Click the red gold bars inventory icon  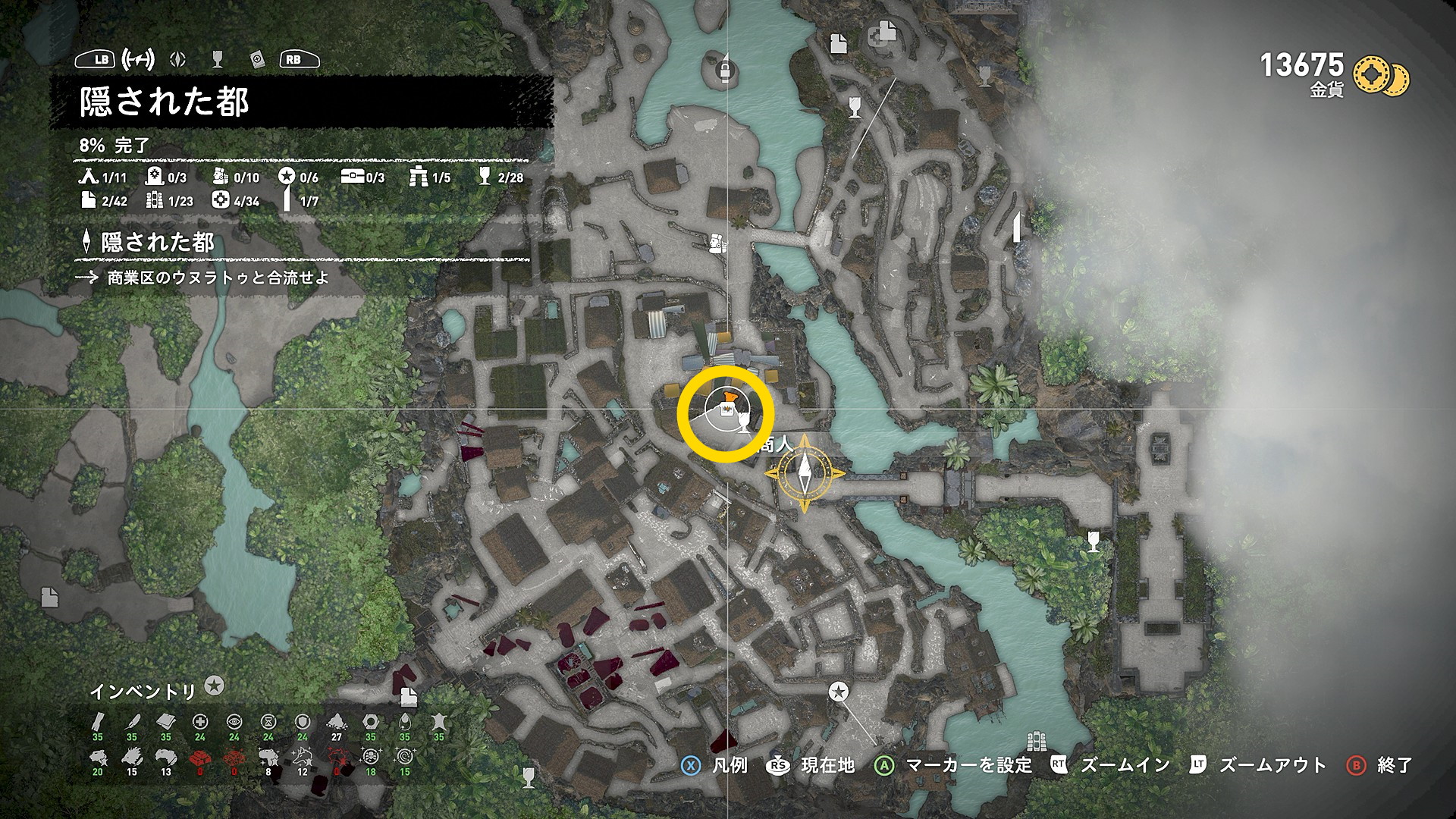tap(200, 757)
